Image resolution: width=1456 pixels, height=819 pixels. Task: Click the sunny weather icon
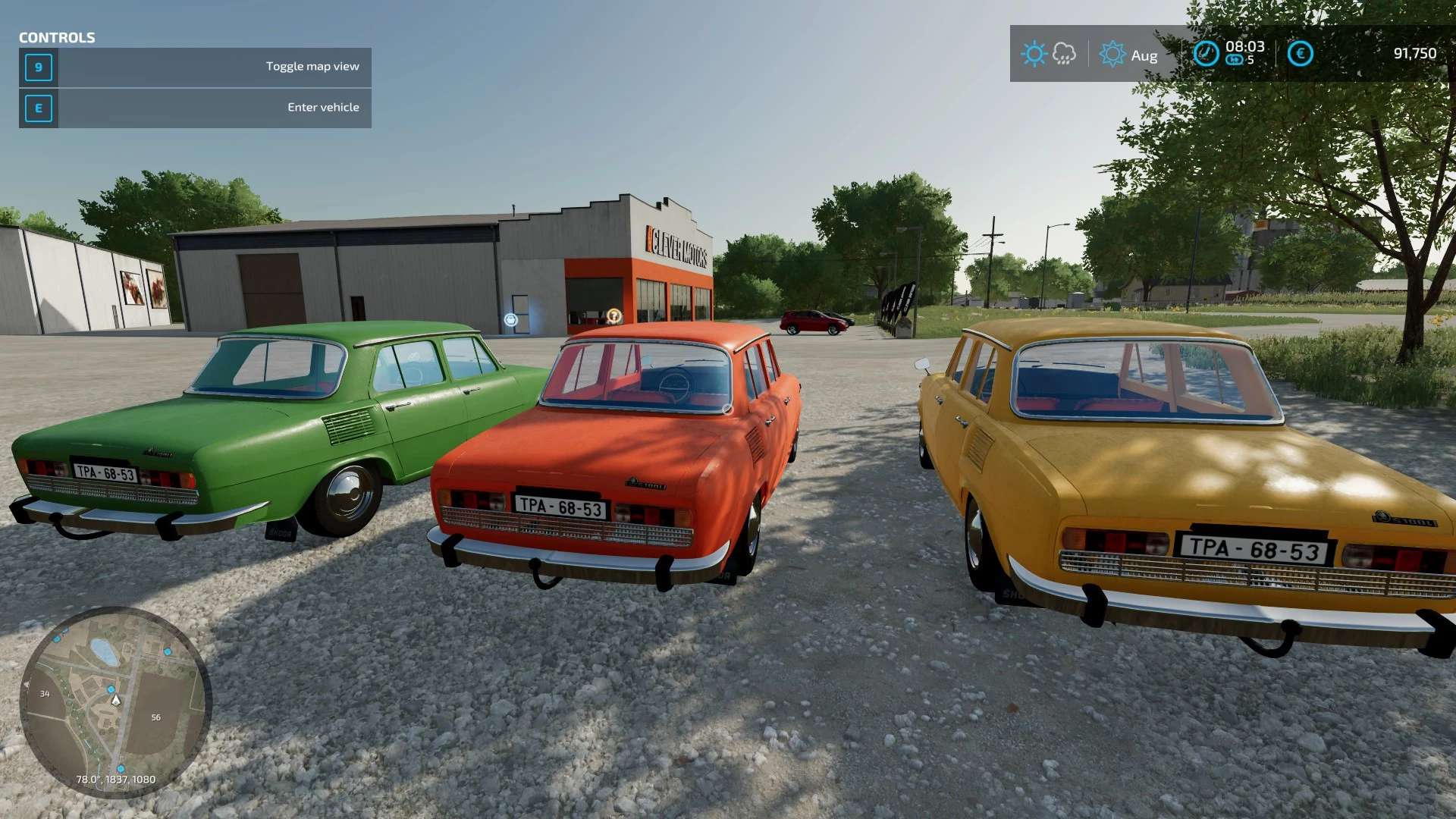pos(1034,54)
